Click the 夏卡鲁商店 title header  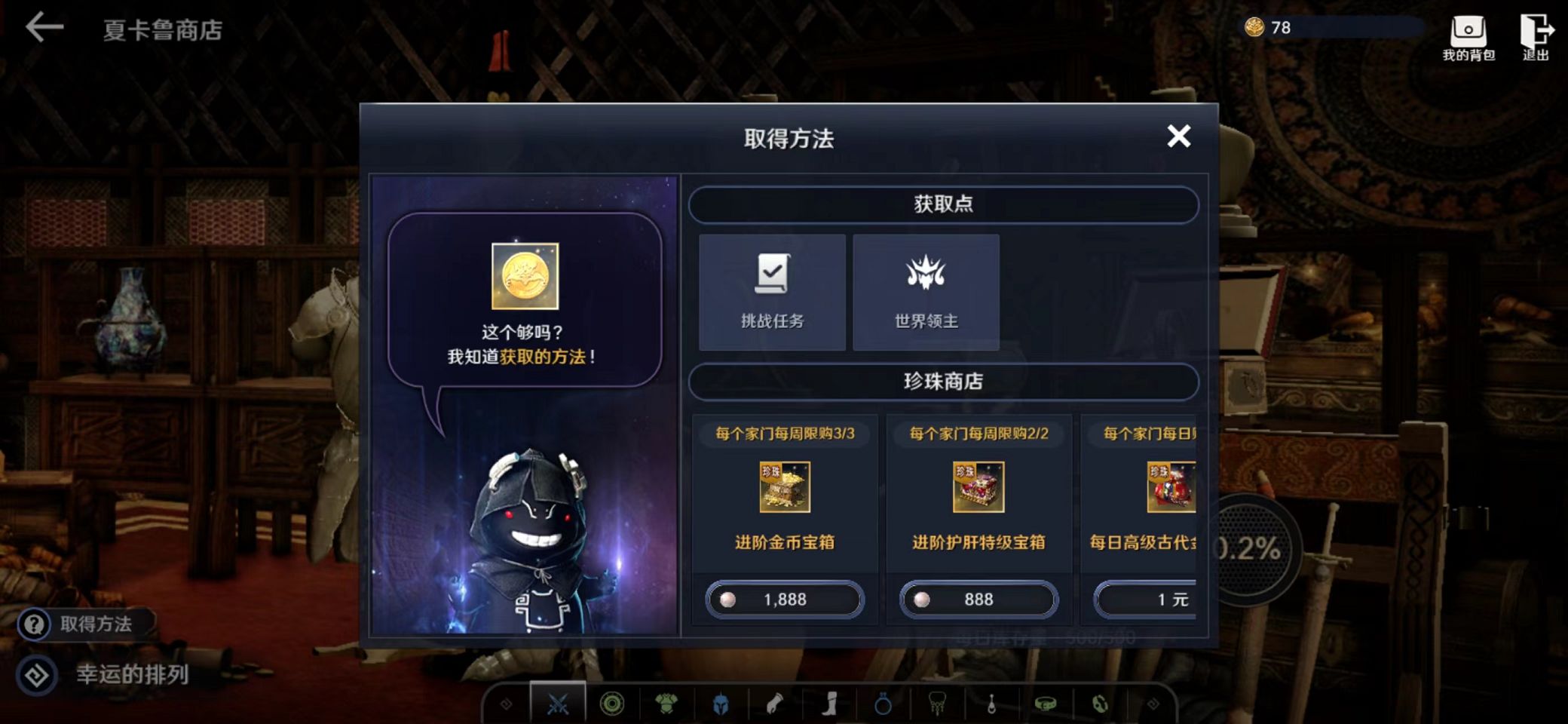[161, 32]
